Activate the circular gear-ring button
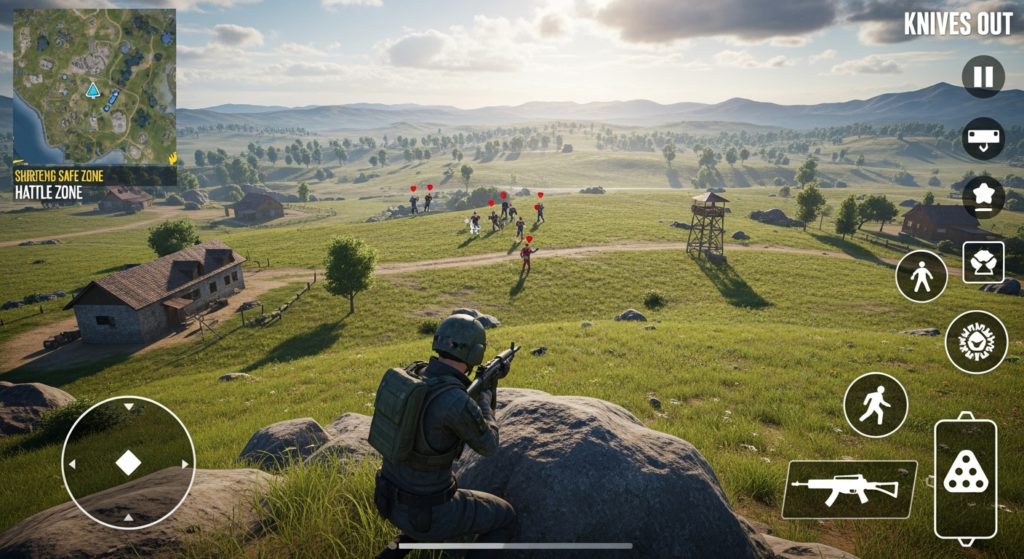Viewport: 1024px width, 559px height. pos(976,342)
